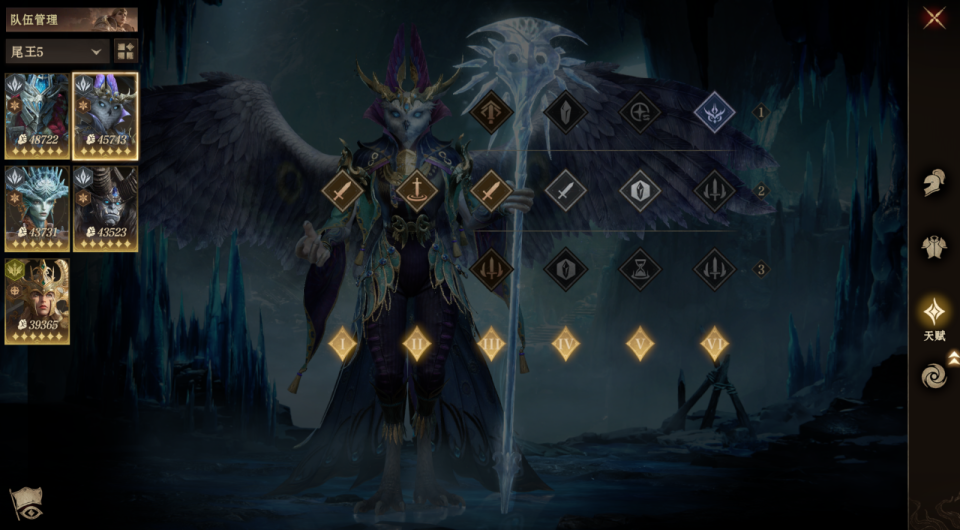
Task: Open the chest armor tab
Action: 934,247
